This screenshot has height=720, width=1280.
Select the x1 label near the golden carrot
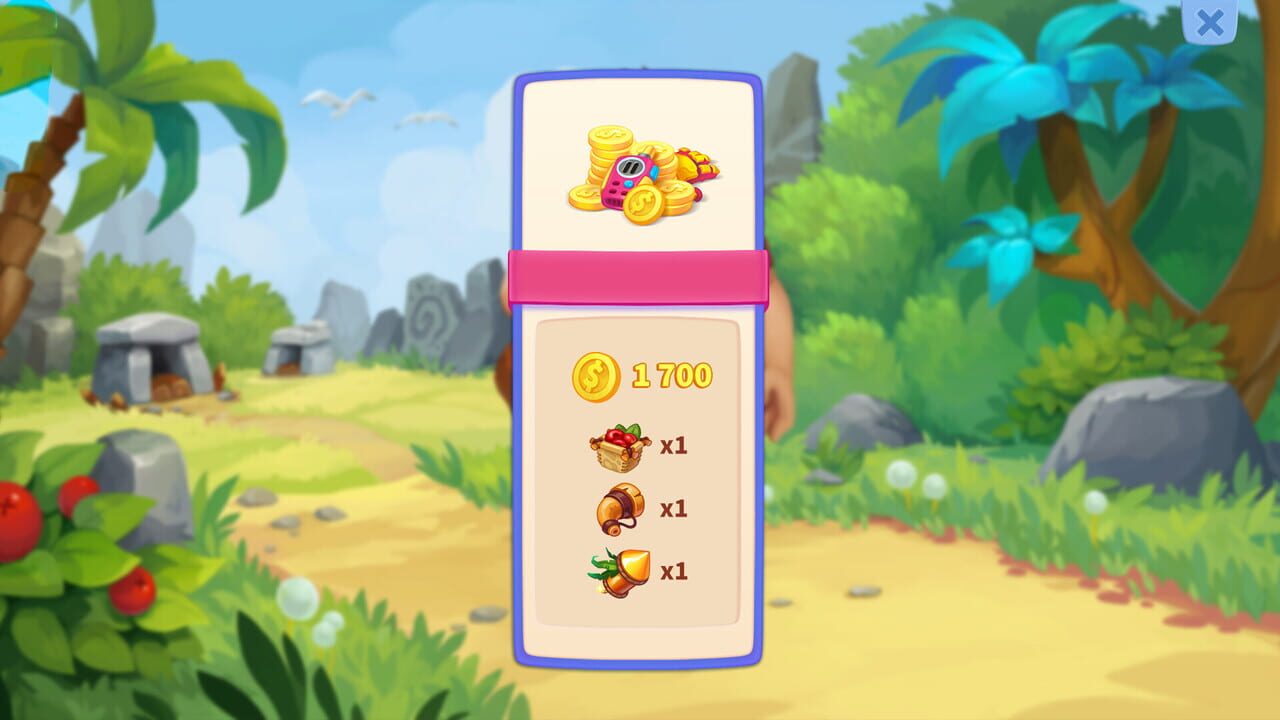(x=675, y=572)
